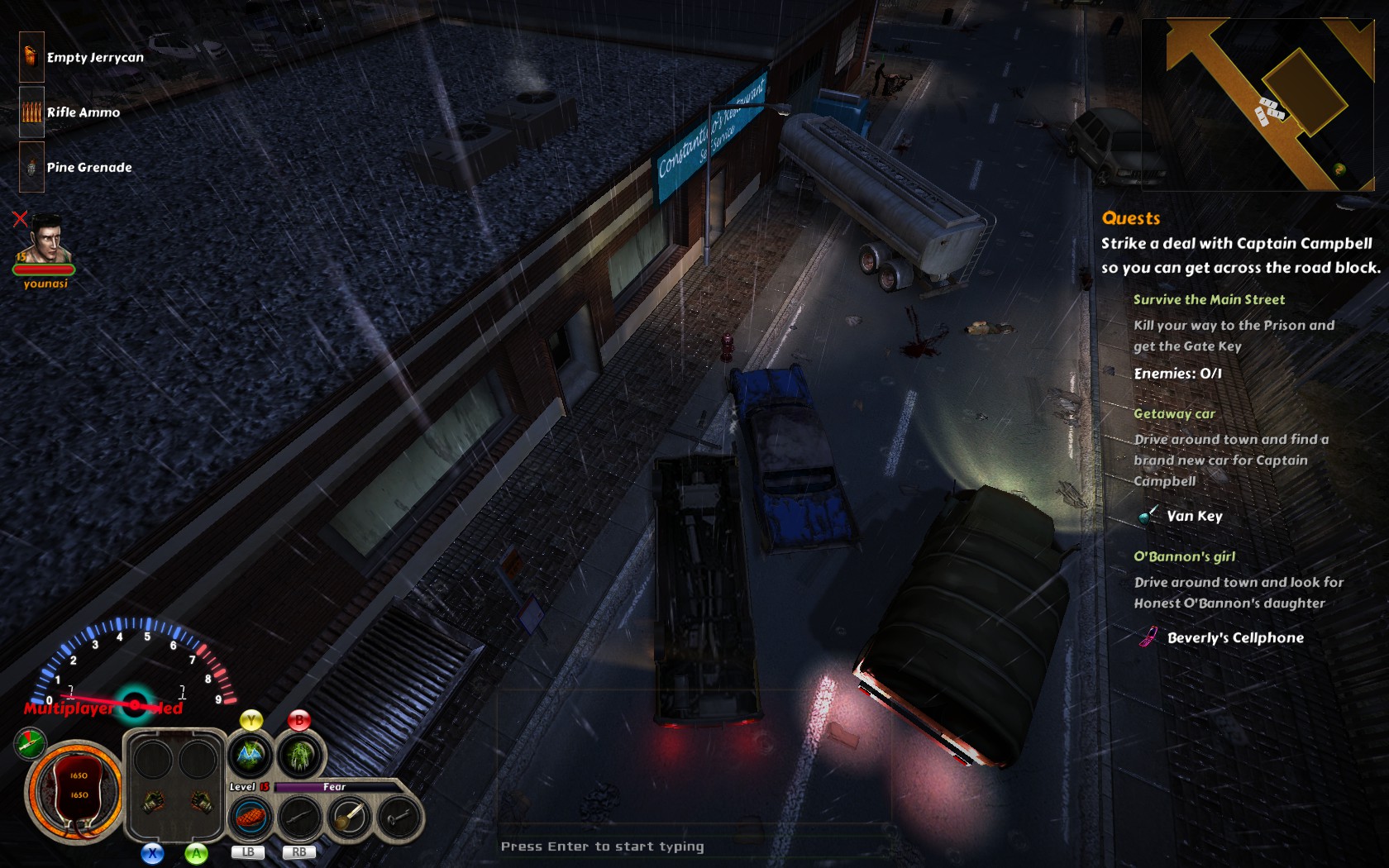
Task: Select the grilled steak food slot
Action: pyautogui.click(x=251, y=818)
